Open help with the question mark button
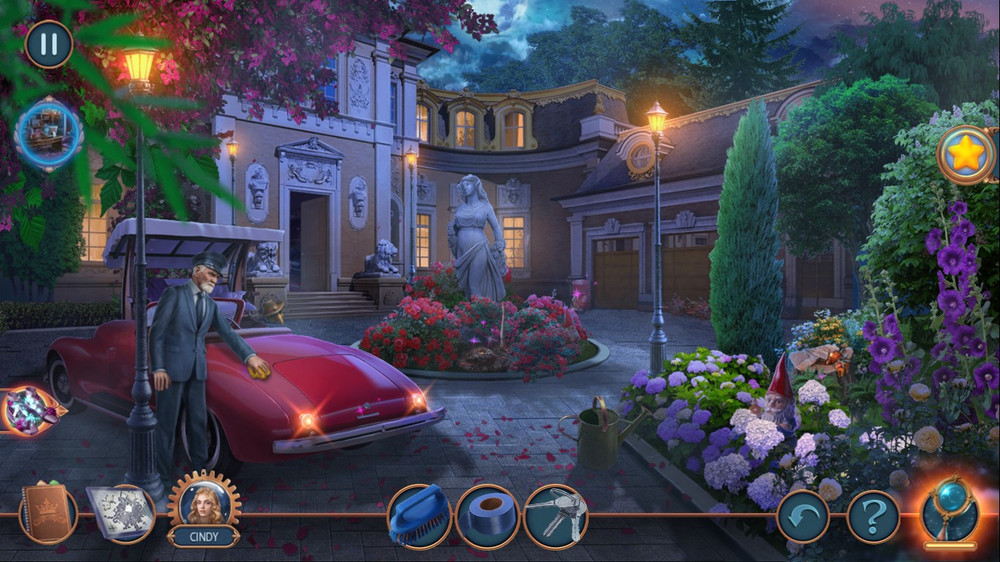The height and width of the screenshot is (562, 1000). (873, 517)
